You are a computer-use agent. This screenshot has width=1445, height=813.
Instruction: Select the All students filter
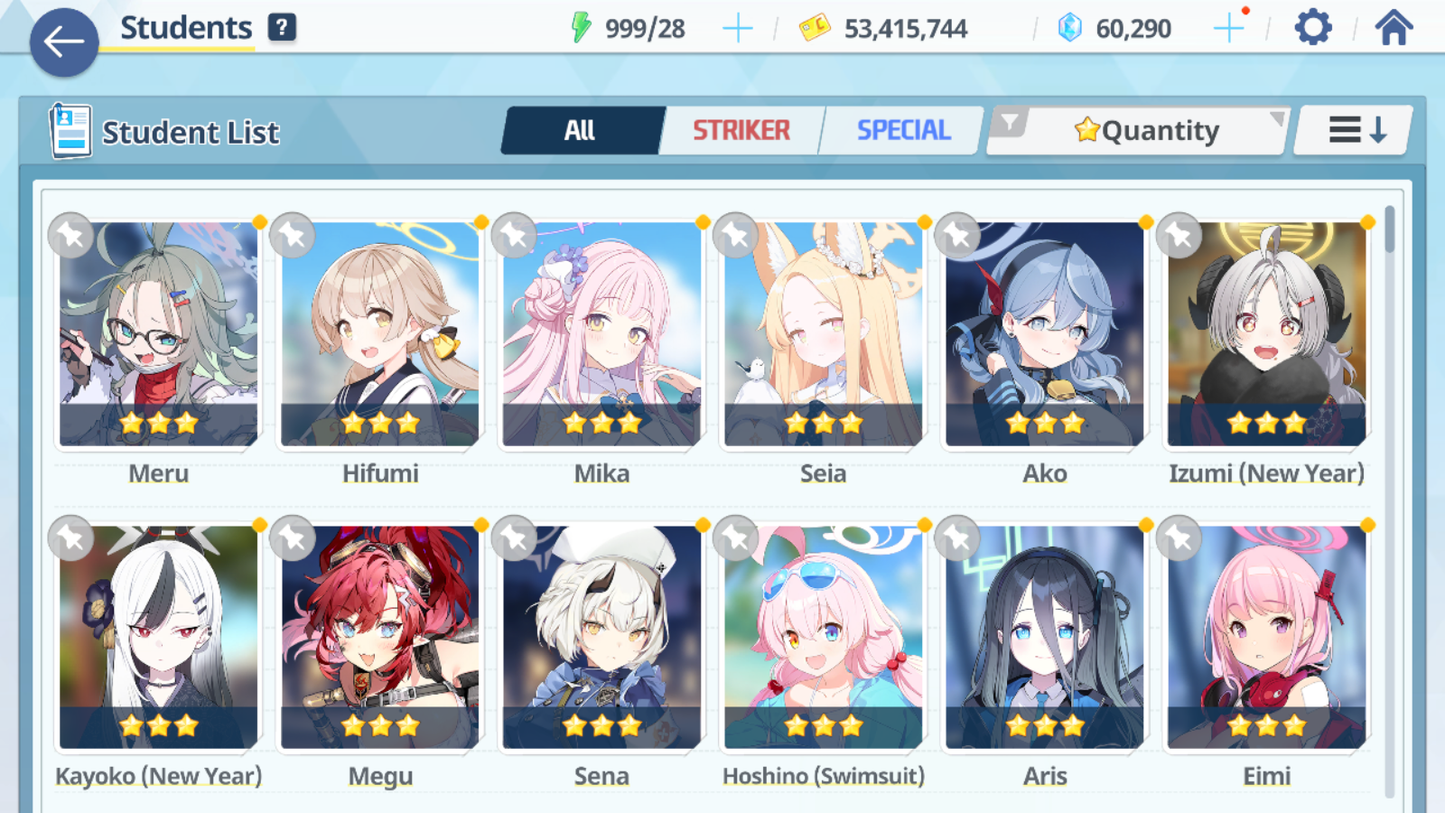pyautogui.click(x=581, y=129)
